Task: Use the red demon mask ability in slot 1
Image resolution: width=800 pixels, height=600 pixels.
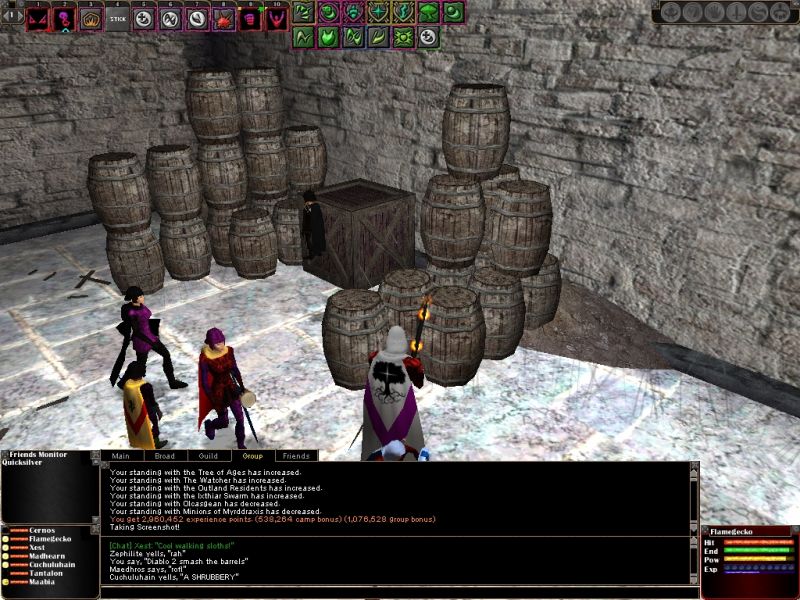Action: 38,18
